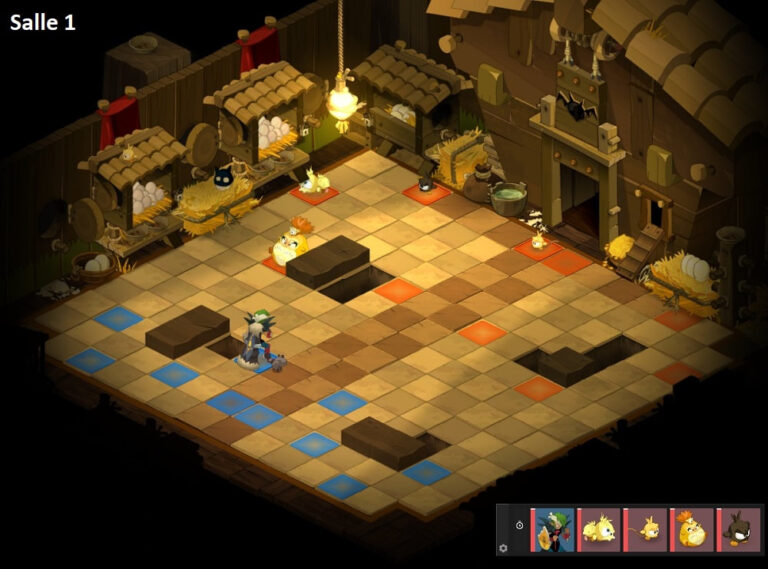
Task: Select the small long-tailed yellow chick portrait
Action: tap(647, 529)
